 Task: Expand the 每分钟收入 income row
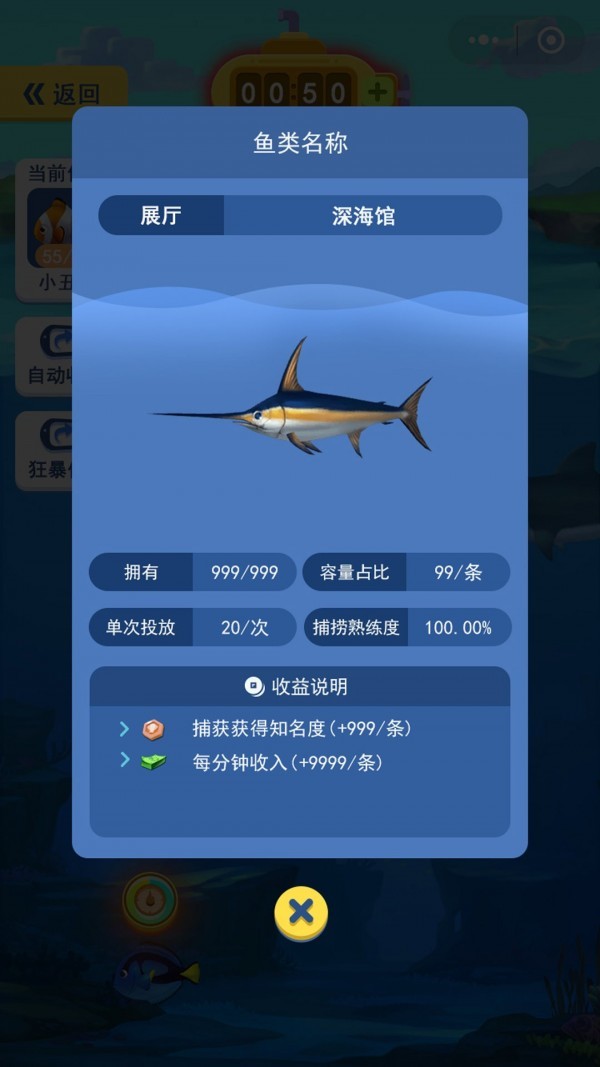pos(125,761)
